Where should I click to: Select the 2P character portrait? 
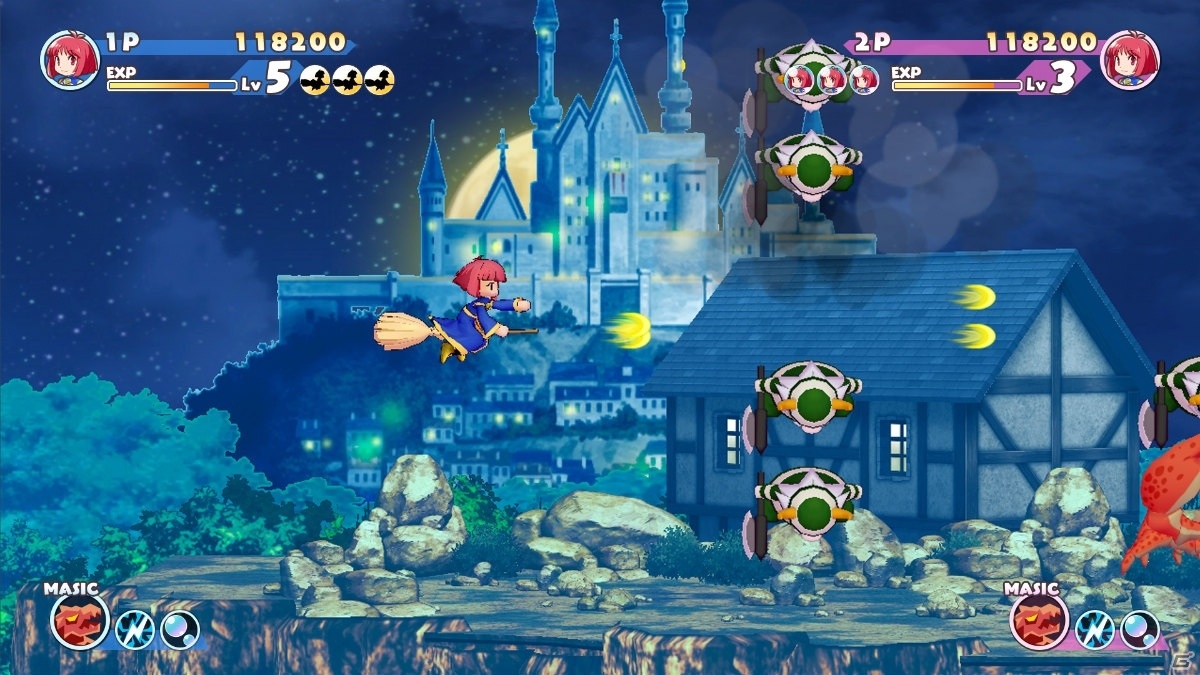click(x=1129, y=60)
